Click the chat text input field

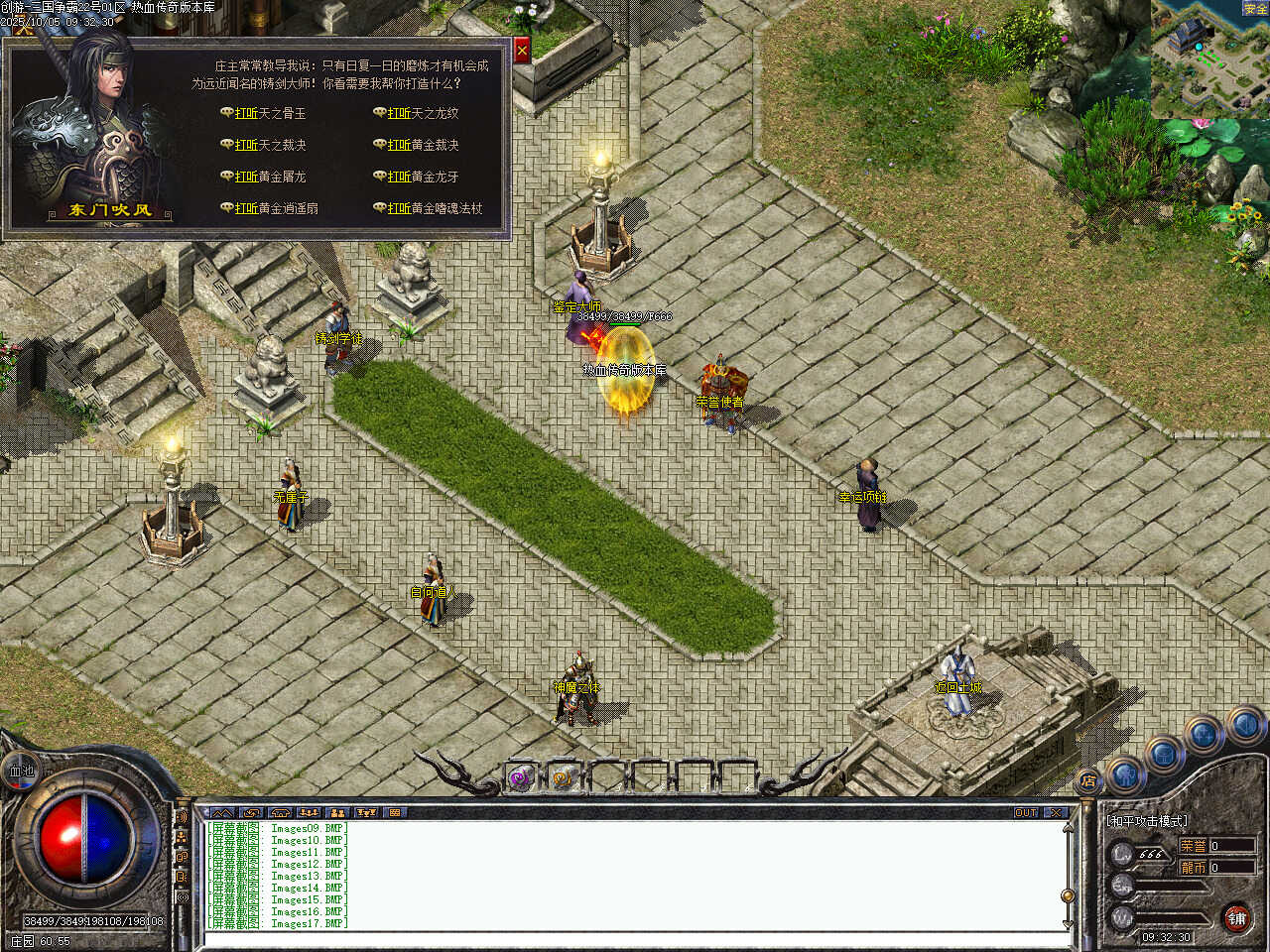click(635, 939)
